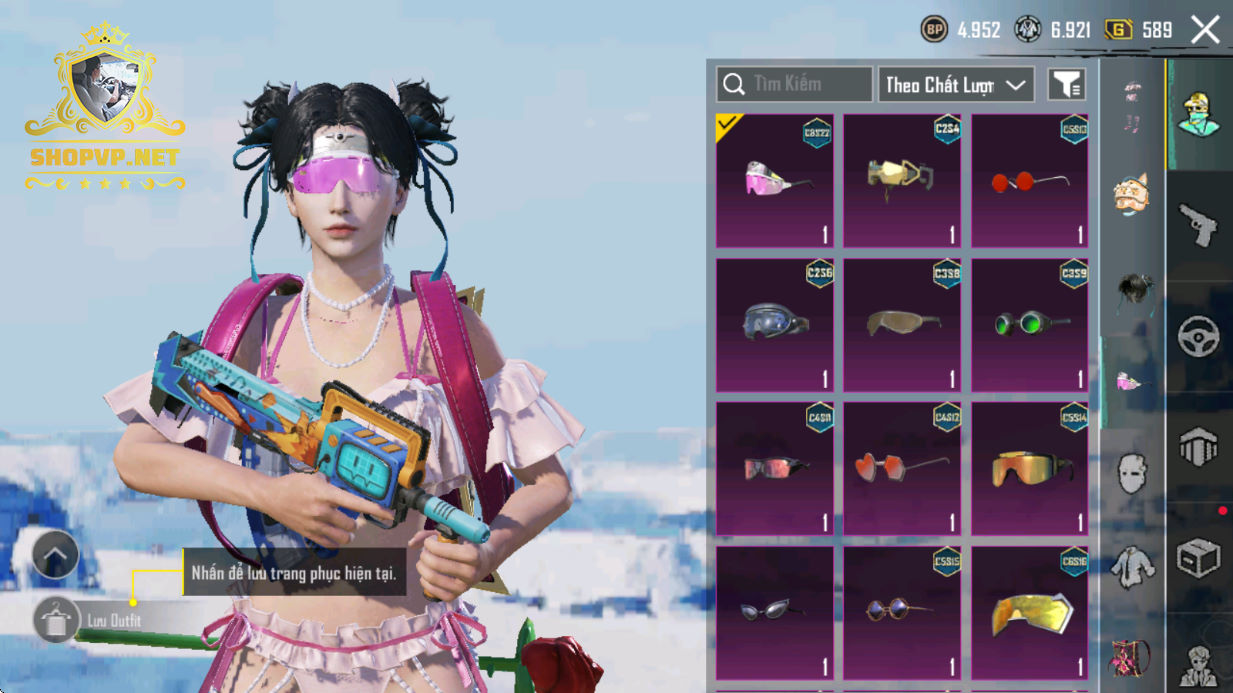
Task: Open the filter options button
Action: click(1066, 85)
